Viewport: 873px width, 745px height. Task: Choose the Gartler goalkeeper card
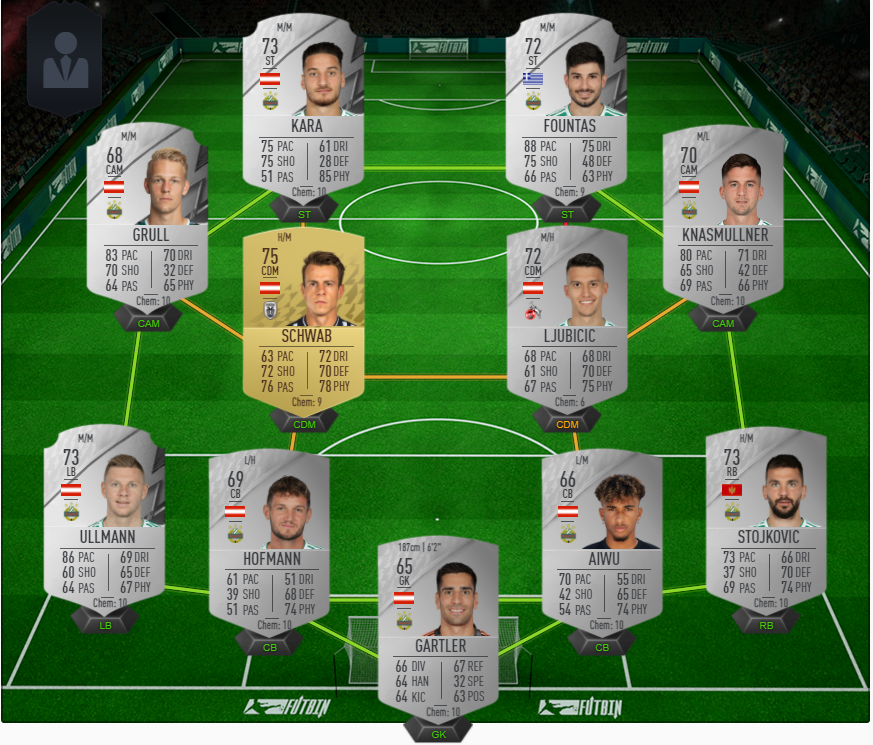tap(438, 628)
